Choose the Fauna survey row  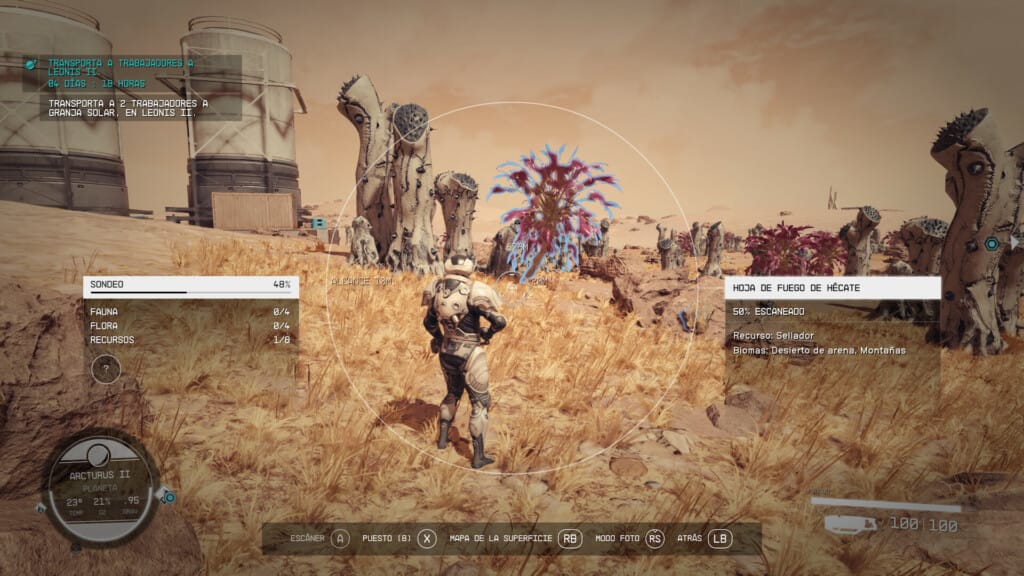[190, 312]
